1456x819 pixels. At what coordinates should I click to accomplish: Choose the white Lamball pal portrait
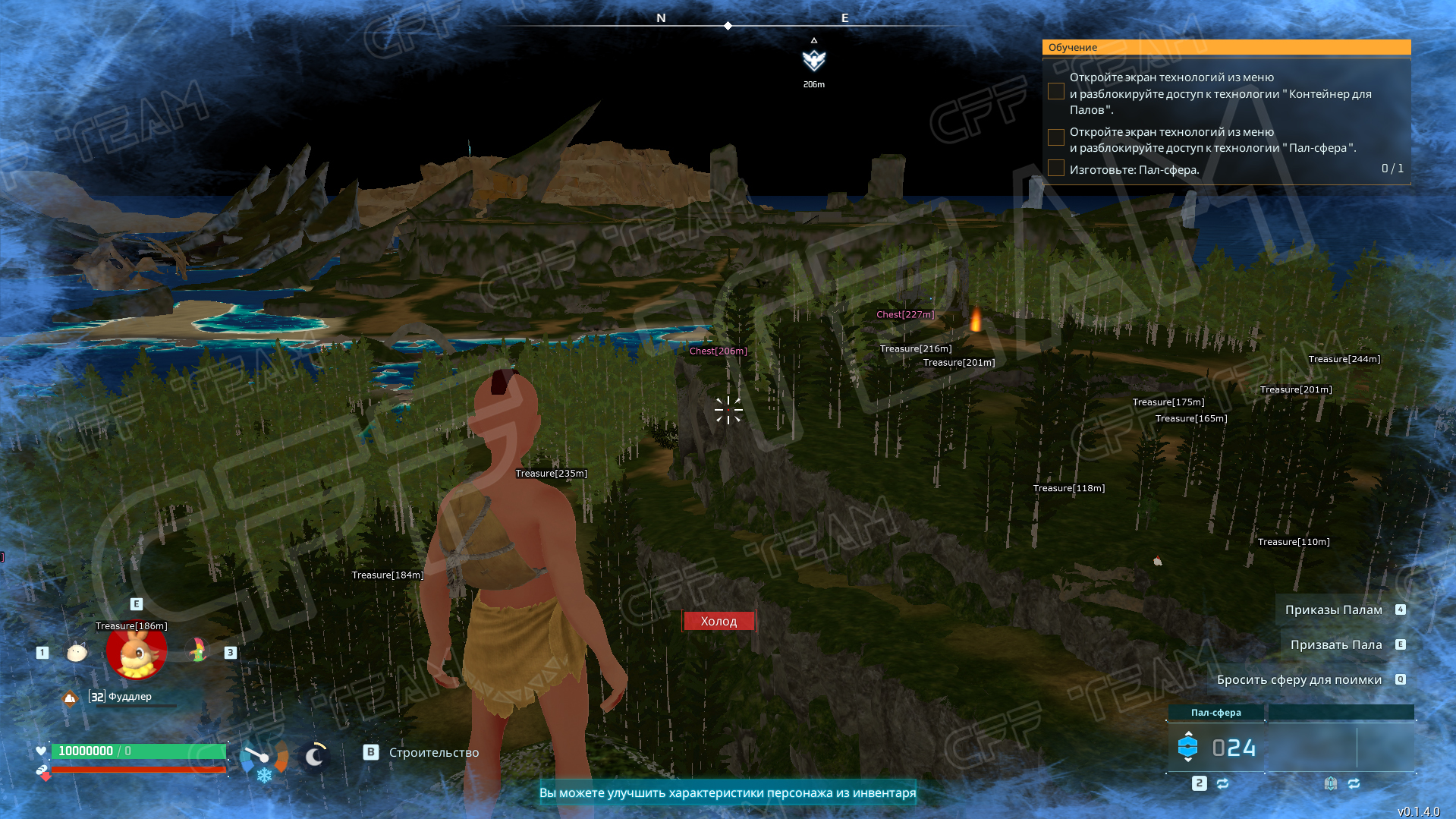(x=77, y=652)
